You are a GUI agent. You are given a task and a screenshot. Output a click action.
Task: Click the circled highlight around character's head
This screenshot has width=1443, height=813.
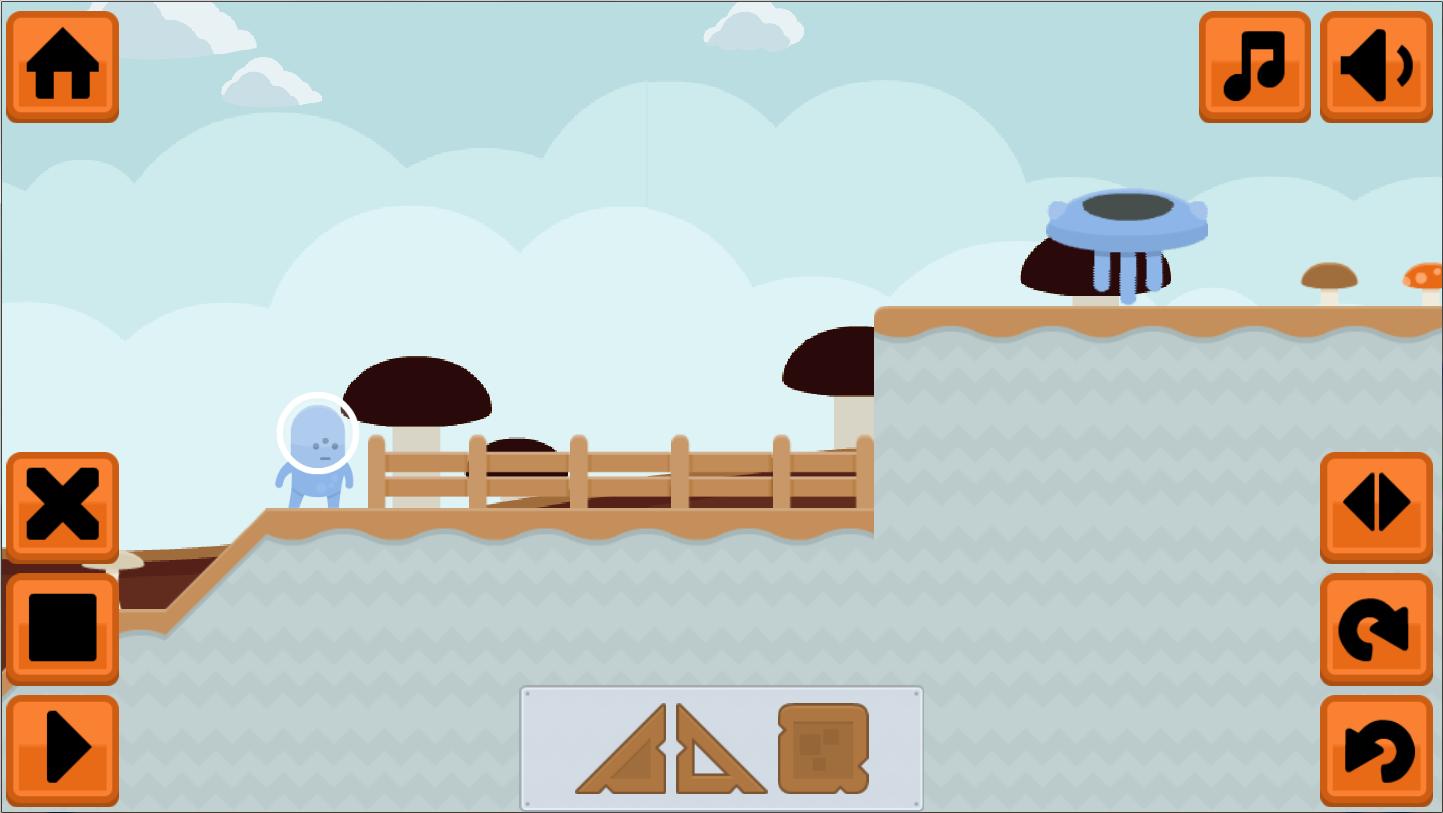pyautogui.click(x=318, y=434)
